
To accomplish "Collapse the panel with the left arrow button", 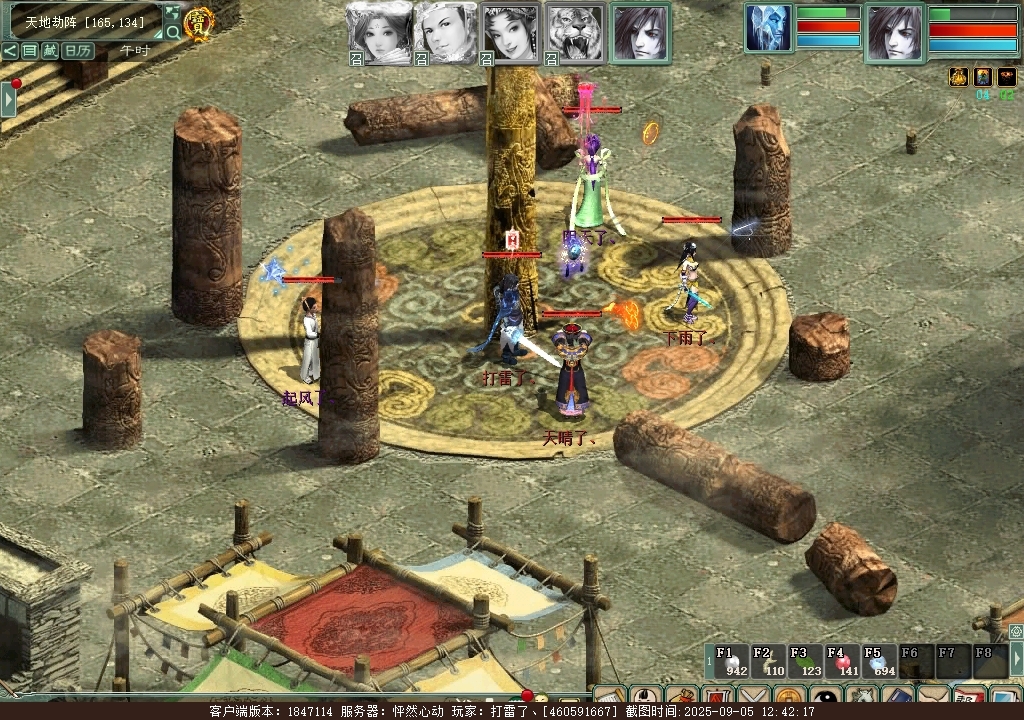I will point(9,50).
